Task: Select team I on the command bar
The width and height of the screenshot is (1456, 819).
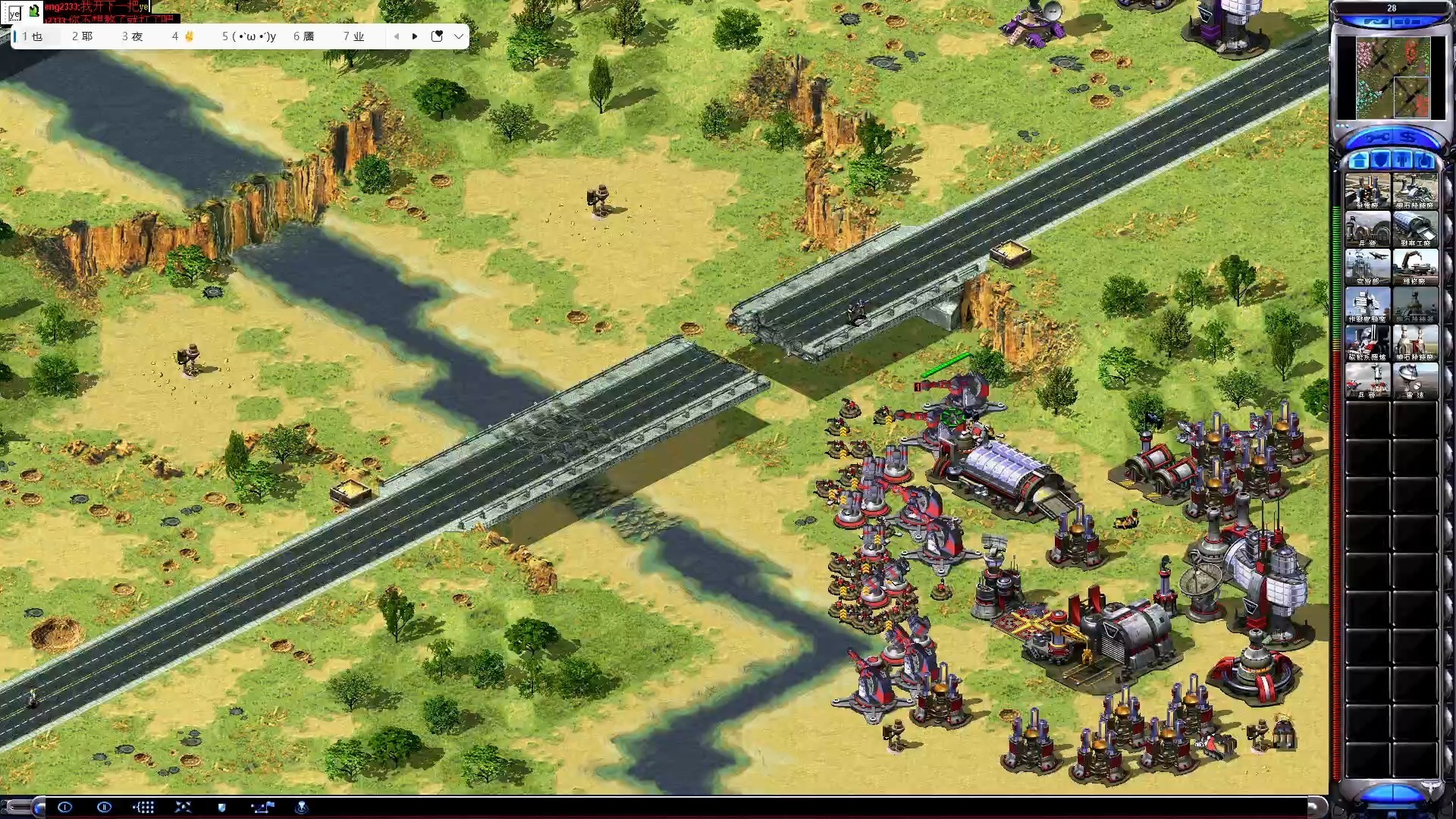Action: pyautogui.click(x=65, y=807)
